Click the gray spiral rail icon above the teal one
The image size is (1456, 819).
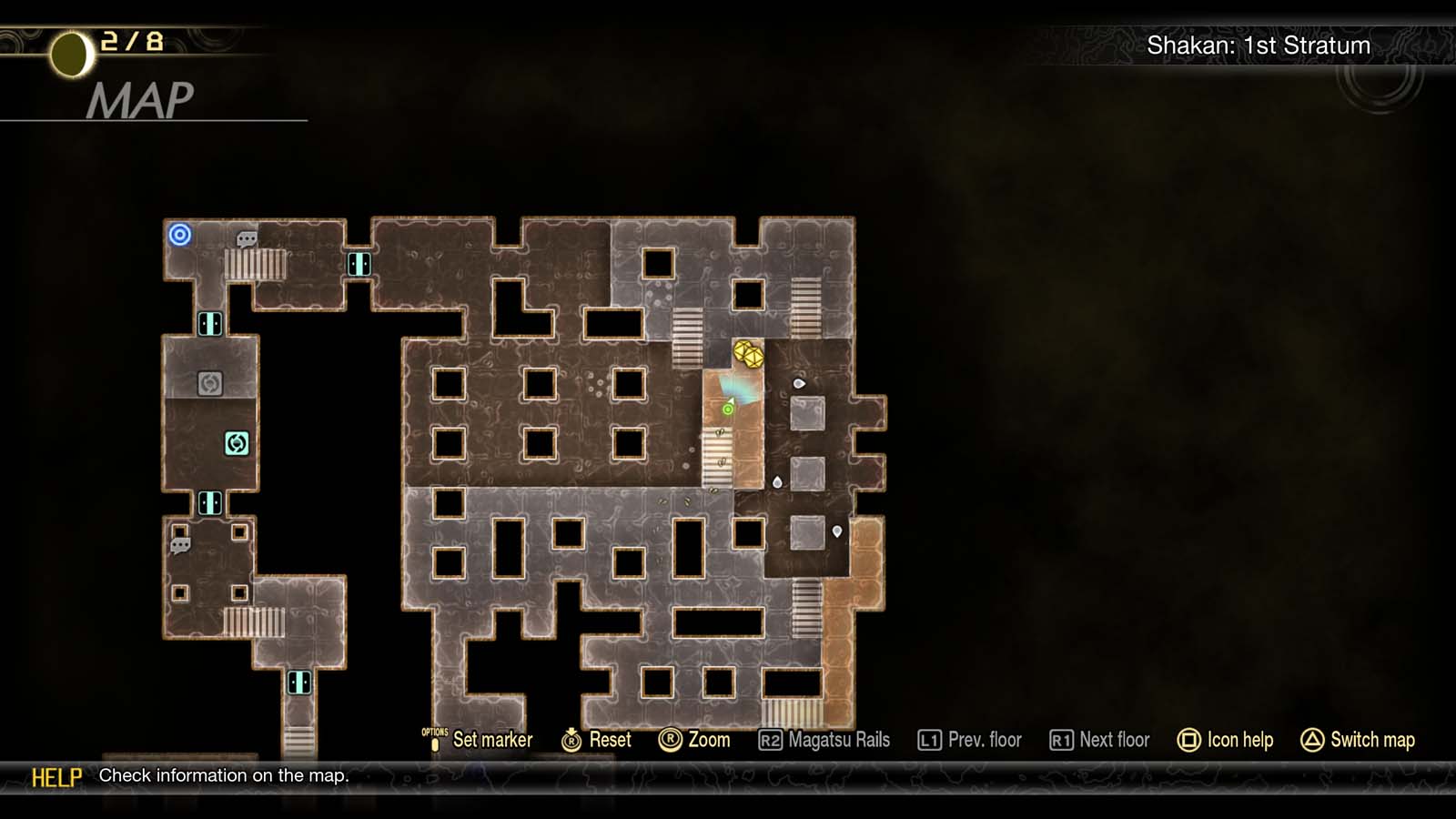[x=209, y=385]
